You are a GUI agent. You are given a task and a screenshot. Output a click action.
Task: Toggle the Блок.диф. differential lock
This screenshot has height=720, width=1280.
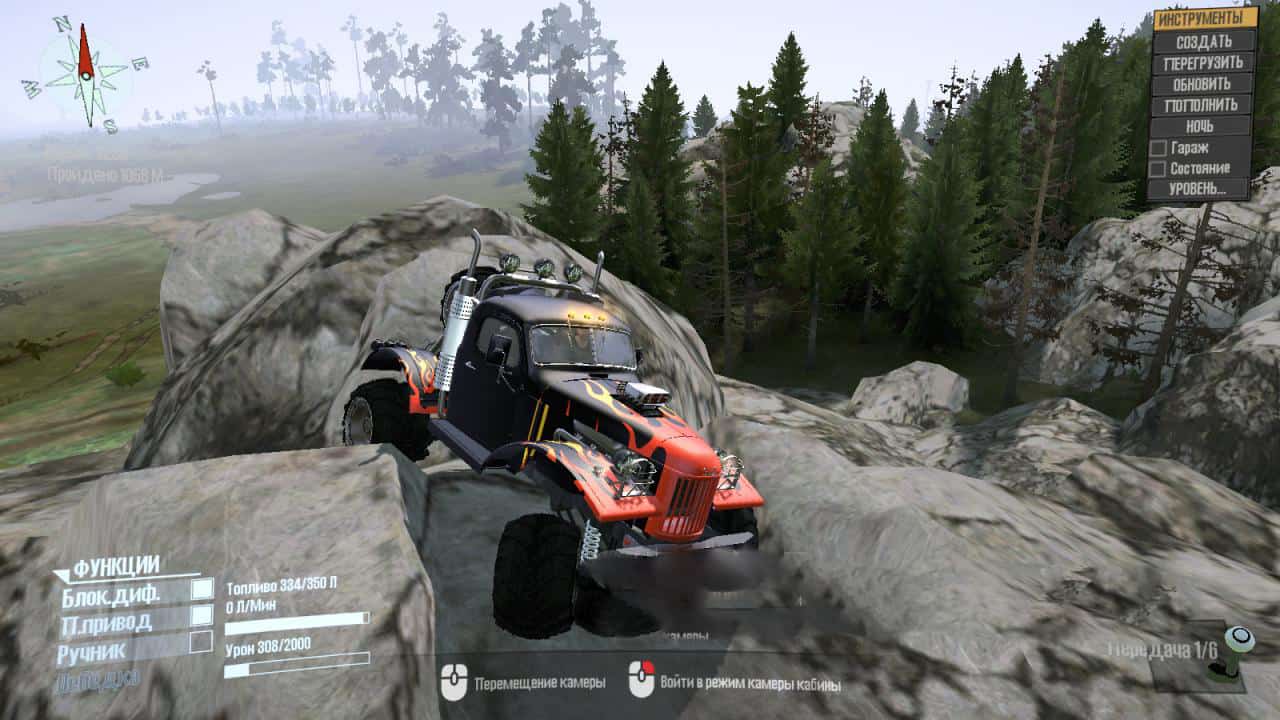202,588
